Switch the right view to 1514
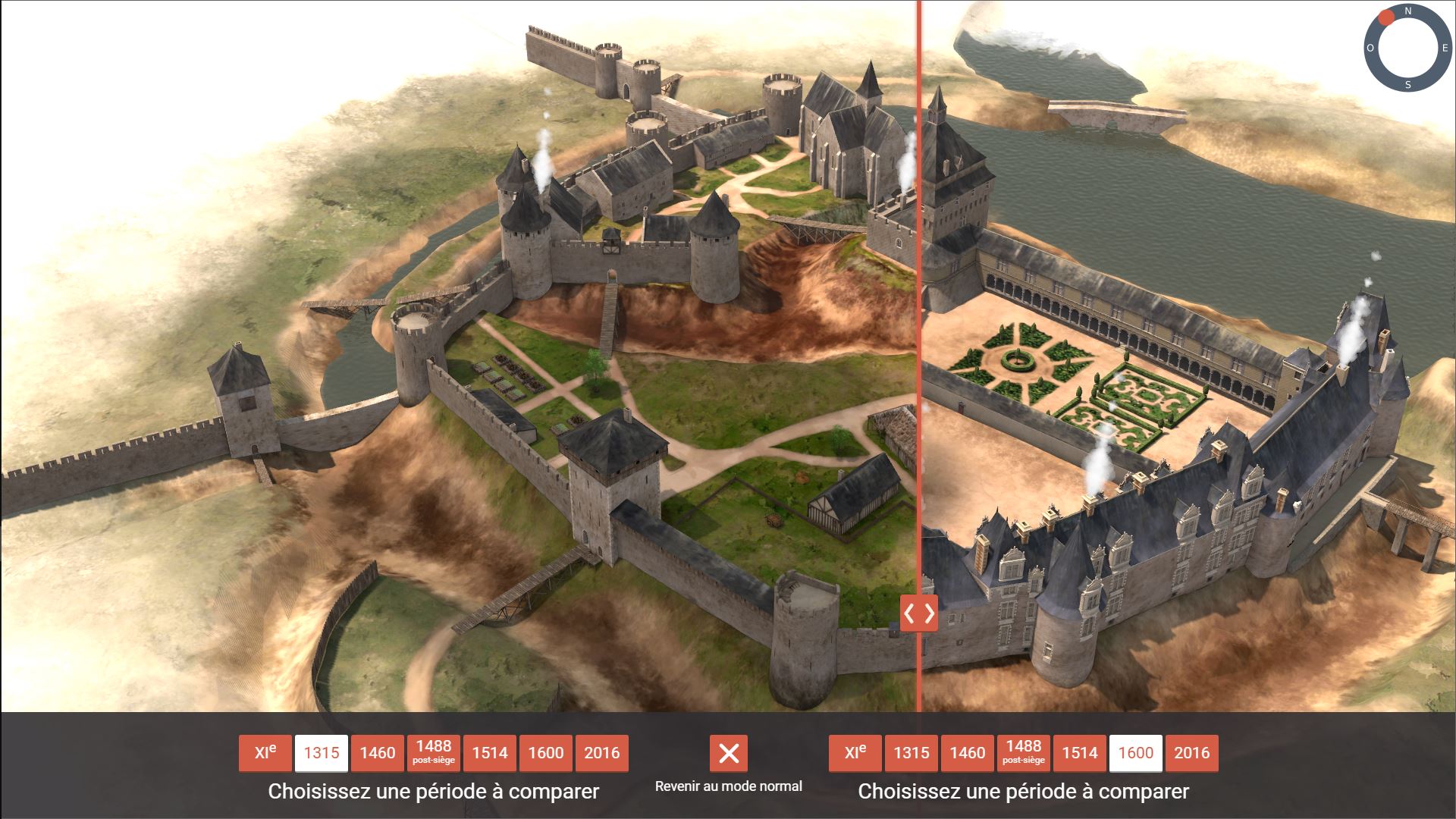This screenshot has height=819, width=1456. 1080,753
